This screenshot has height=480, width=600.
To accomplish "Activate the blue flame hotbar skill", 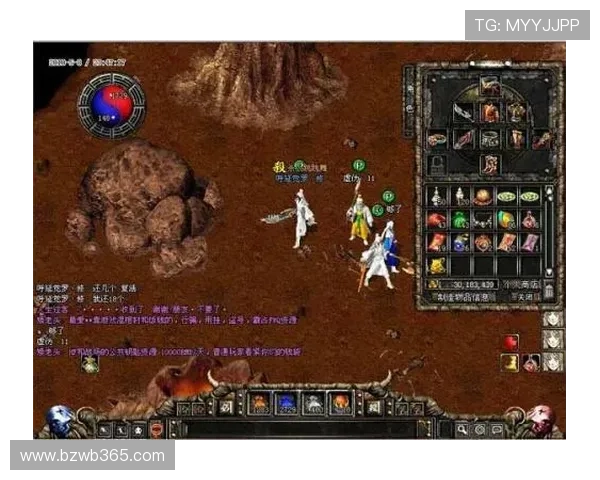I will click(286, 404).
